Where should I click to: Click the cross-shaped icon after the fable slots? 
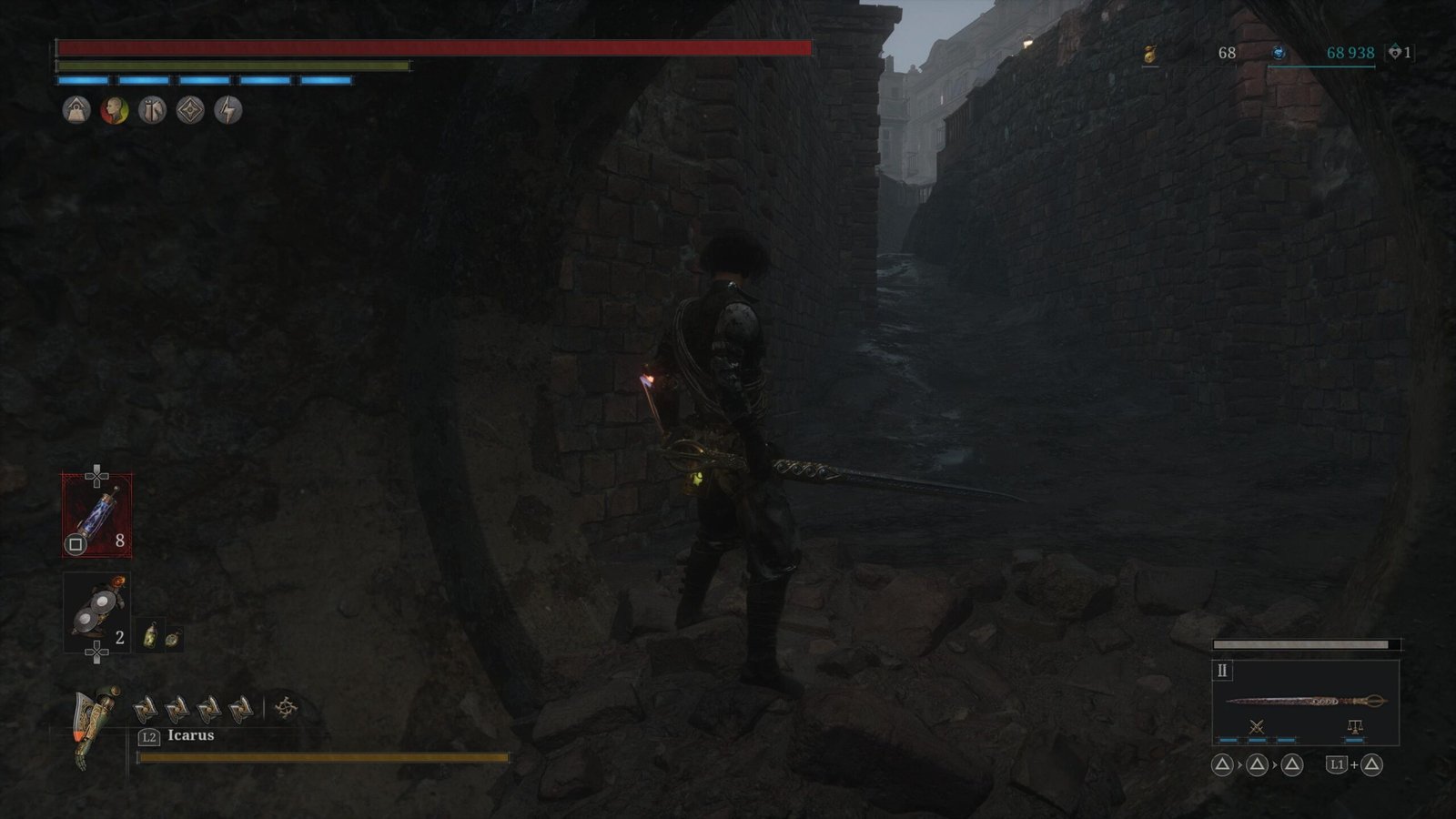pos(286,708)
